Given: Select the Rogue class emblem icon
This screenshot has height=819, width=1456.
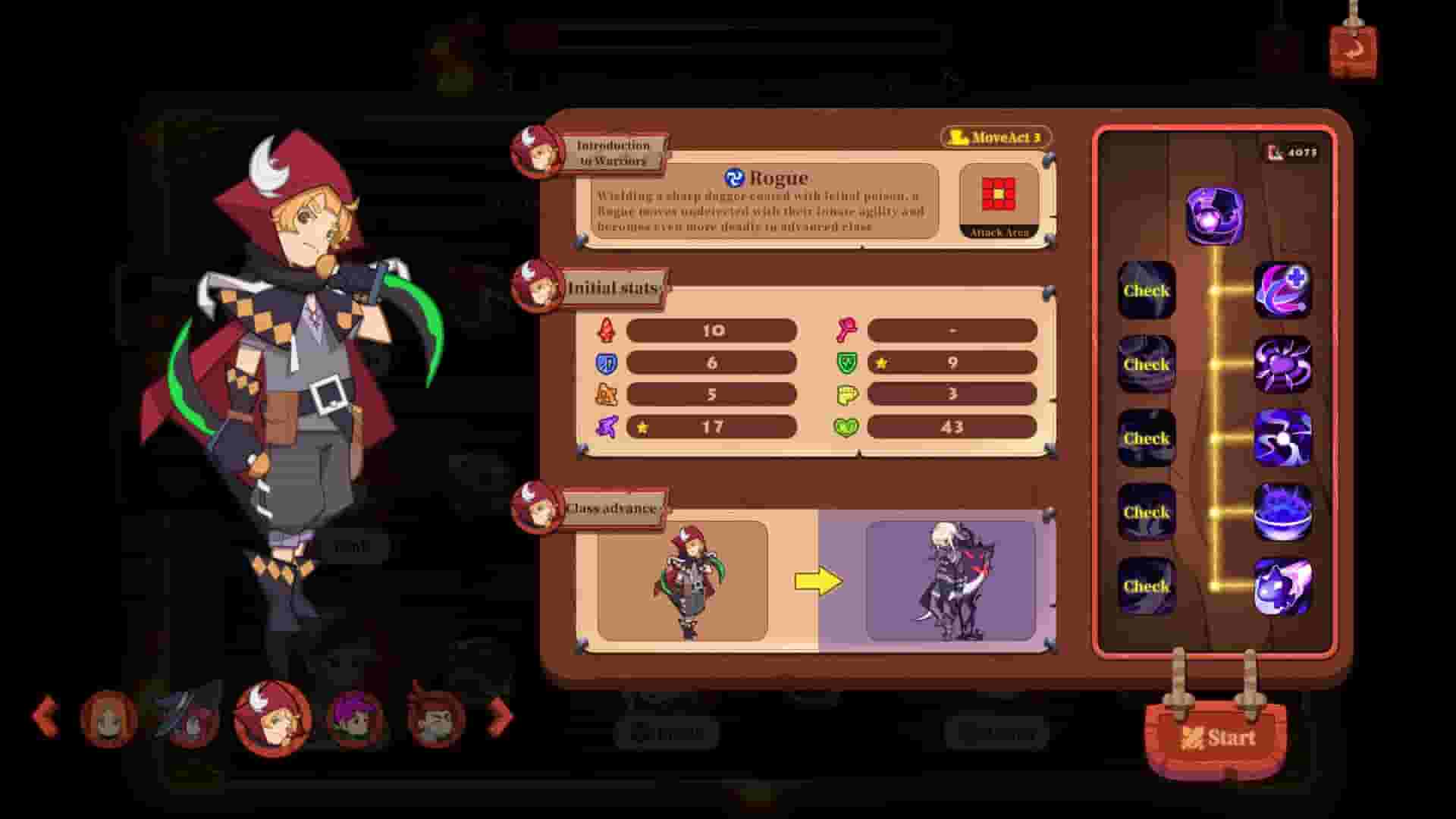Looking at the screenshot, I should click(x=733, y=177).
